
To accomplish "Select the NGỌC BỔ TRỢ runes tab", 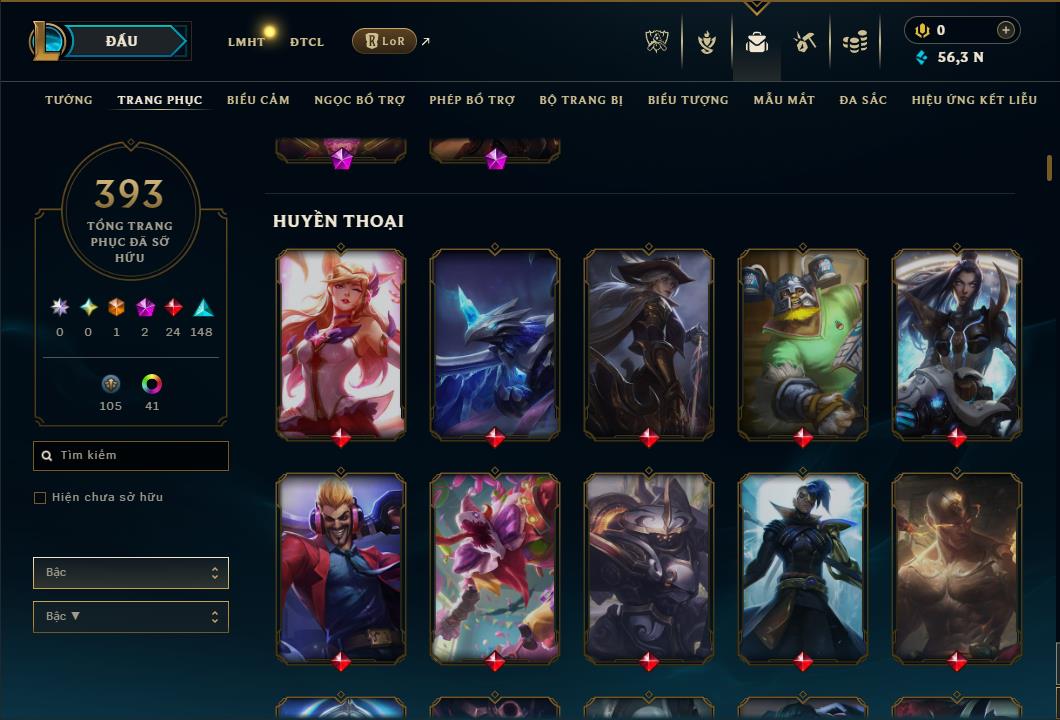I will click(359, 100).
